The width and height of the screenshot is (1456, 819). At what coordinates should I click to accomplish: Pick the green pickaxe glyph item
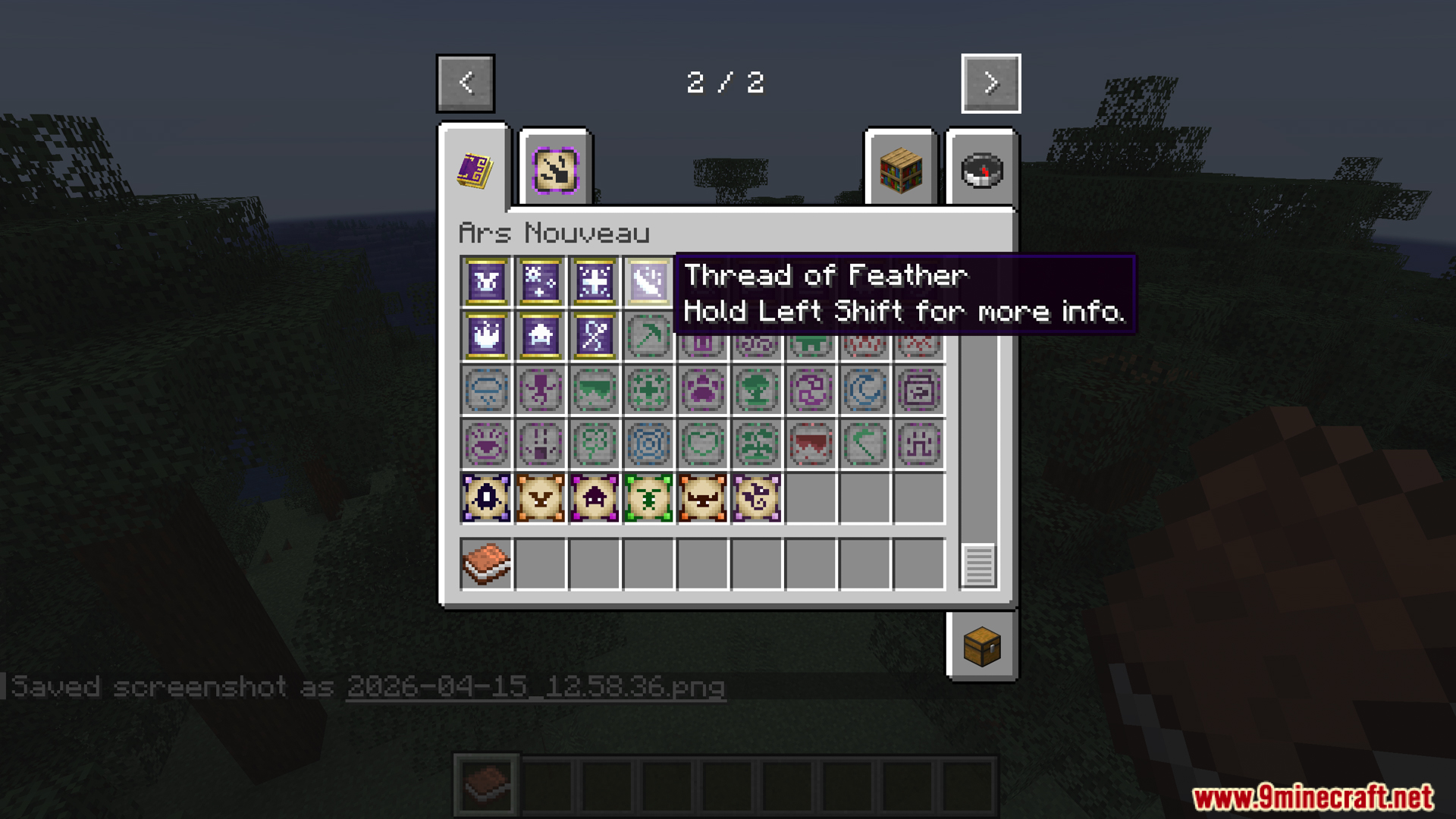click(648, 334)
